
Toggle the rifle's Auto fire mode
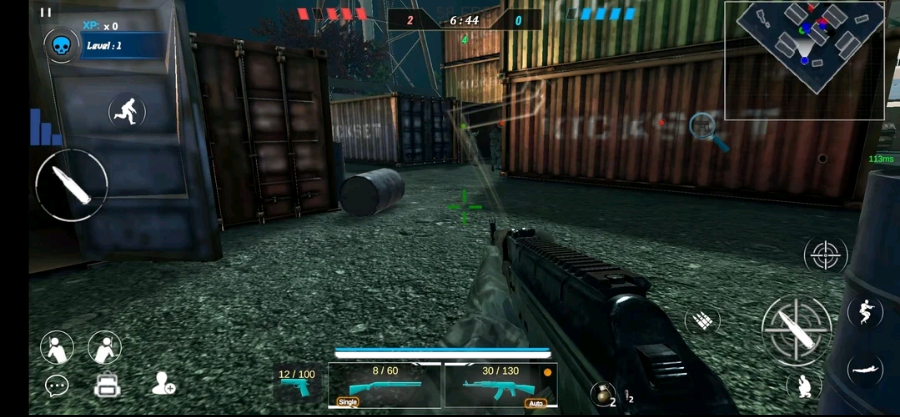click(535, 403)
